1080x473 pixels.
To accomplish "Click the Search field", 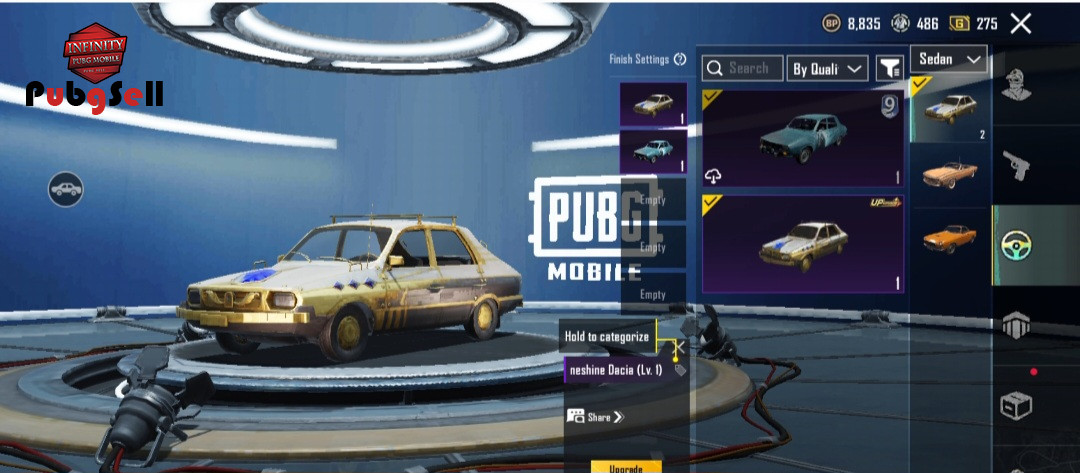I will (x=742, y=68).
